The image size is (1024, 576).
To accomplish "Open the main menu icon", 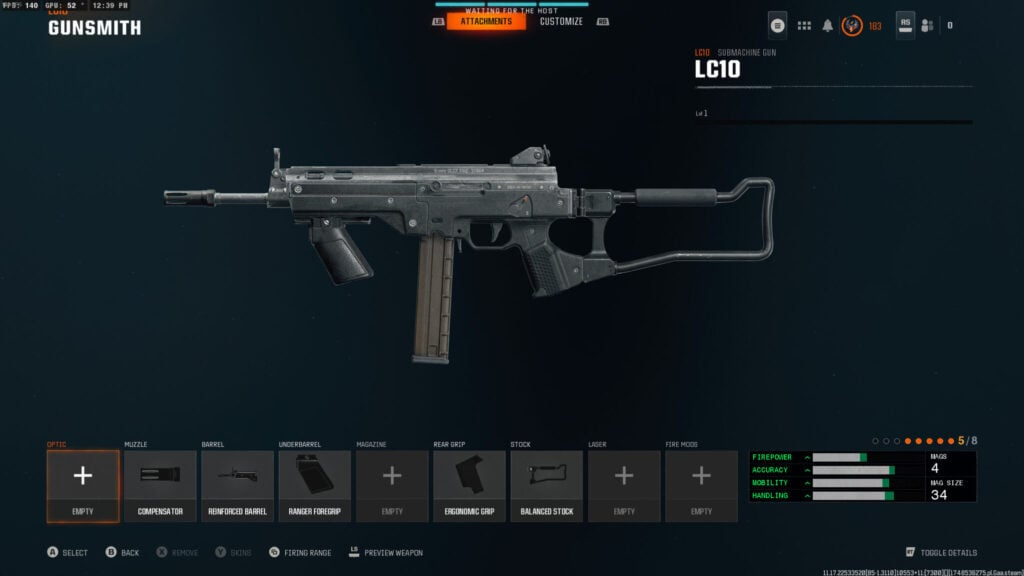I will (x=777, y=25).
